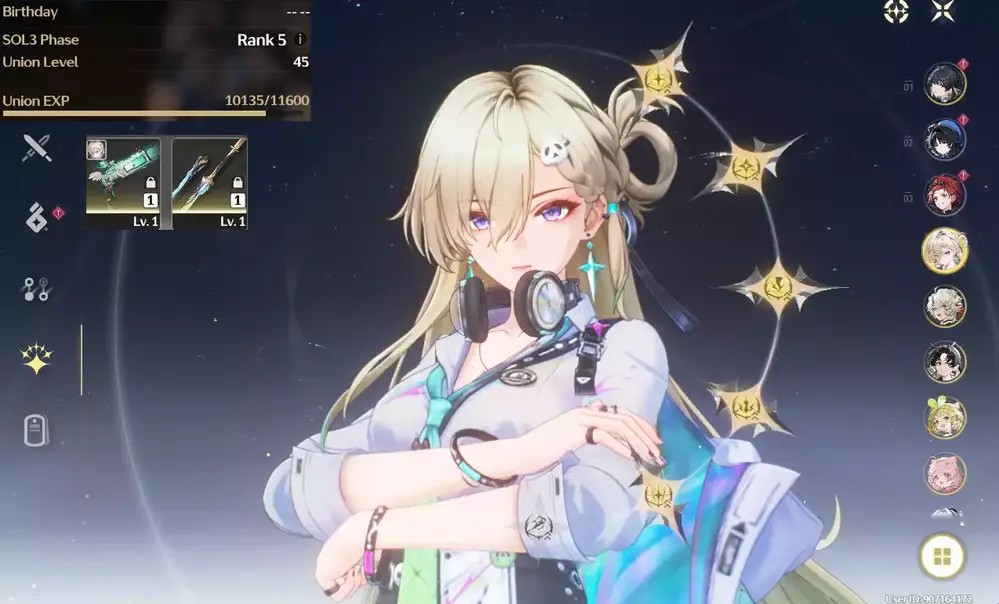999x604 pixels.
Task: Select the pink-haired character portrait
Action: pos(945,474)
